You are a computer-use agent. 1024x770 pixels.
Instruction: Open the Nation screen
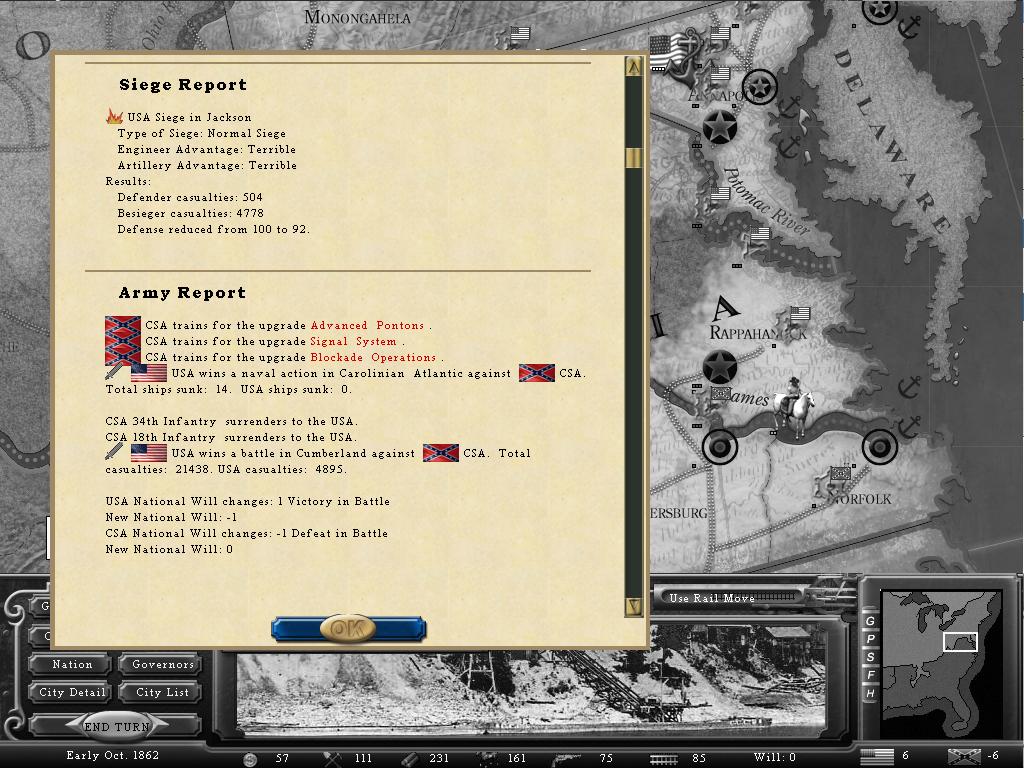(72, 665)
